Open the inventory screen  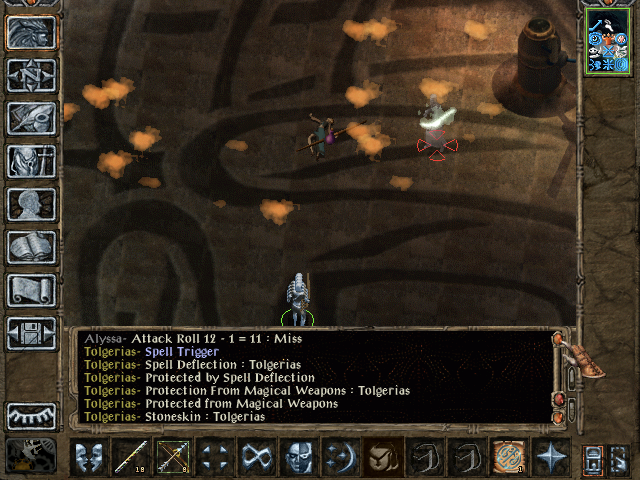point(32,161)
